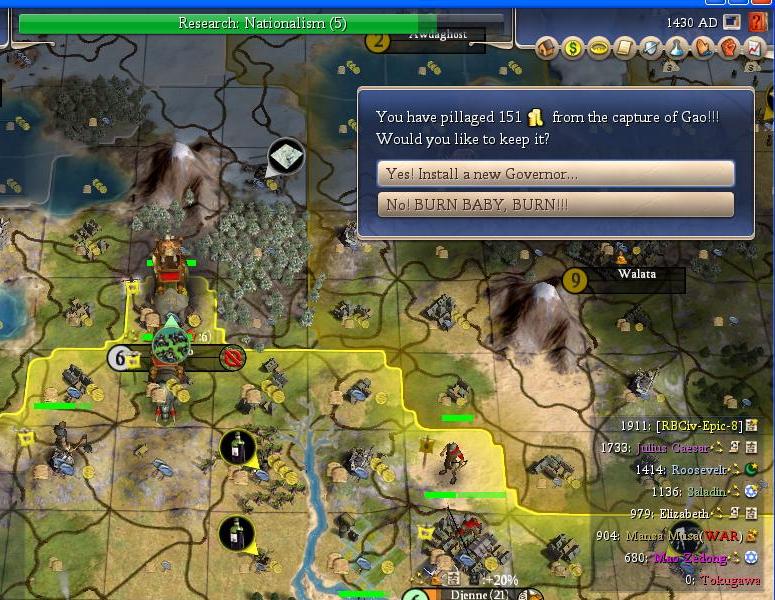The image size is (775, 600).
Task: Open the Foreign Advisor scroll icon
Action: (625, 47)
